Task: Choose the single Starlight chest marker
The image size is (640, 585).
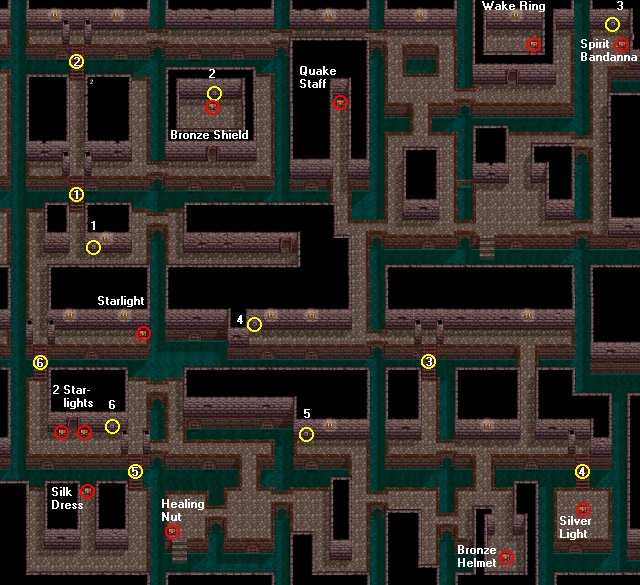Action: 143,334
